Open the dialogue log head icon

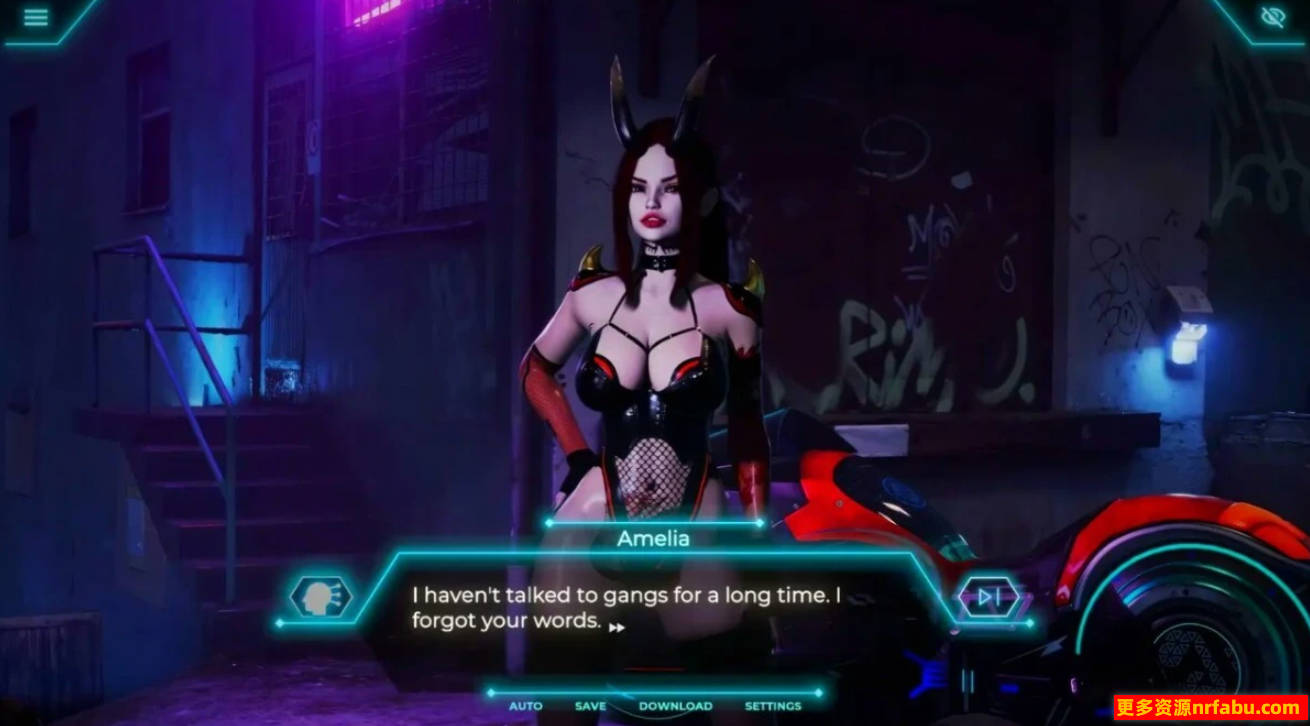coord(320,597)
